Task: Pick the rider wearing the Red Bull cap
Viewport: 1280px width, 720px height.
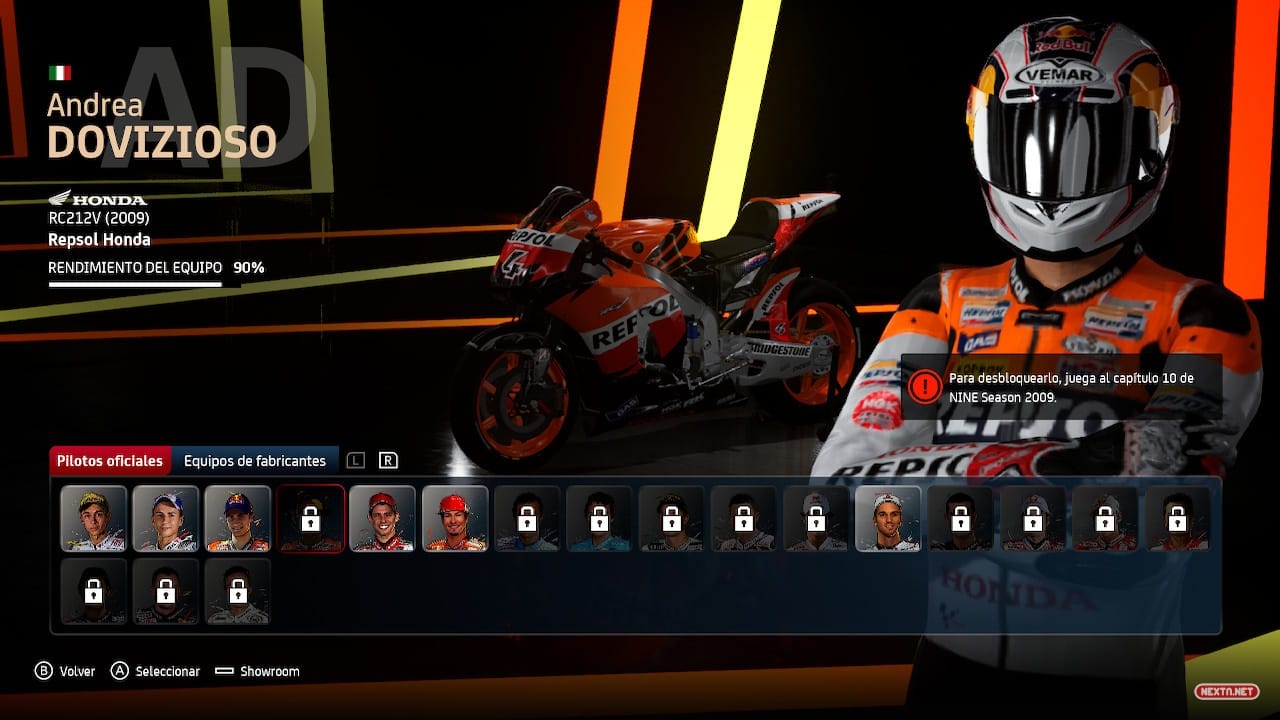Action: [238, 518]
